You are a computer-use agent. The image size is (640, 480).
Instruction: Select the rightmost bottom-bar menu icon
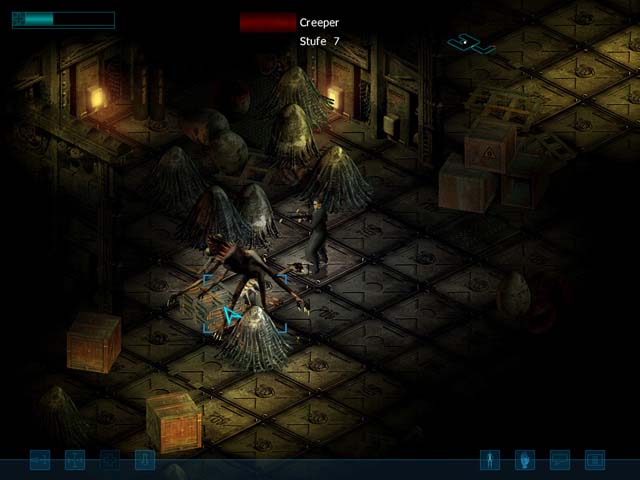click(595, 460)
